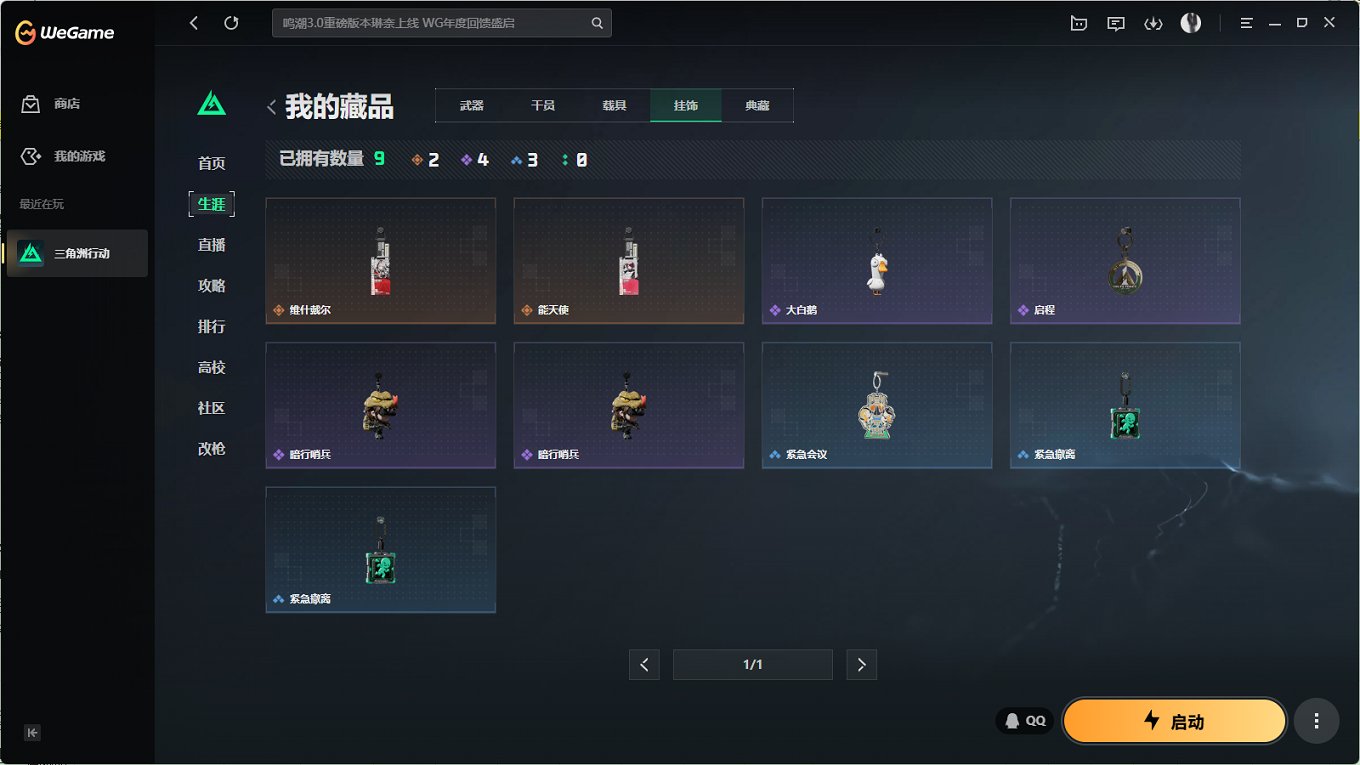Open the messages icon in the title bar
Image resolution: width=1360 pixels, height=765 pixels.
pos(1116,22)
